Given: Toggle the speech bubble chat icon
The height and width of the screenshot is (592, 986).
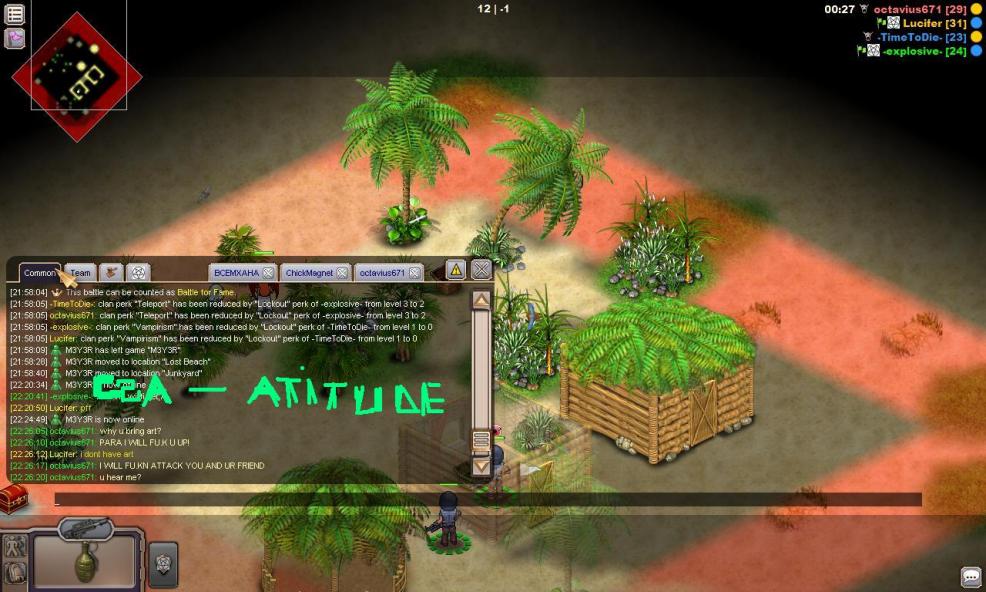Looking at the screenshot, I should click(970, 577).
